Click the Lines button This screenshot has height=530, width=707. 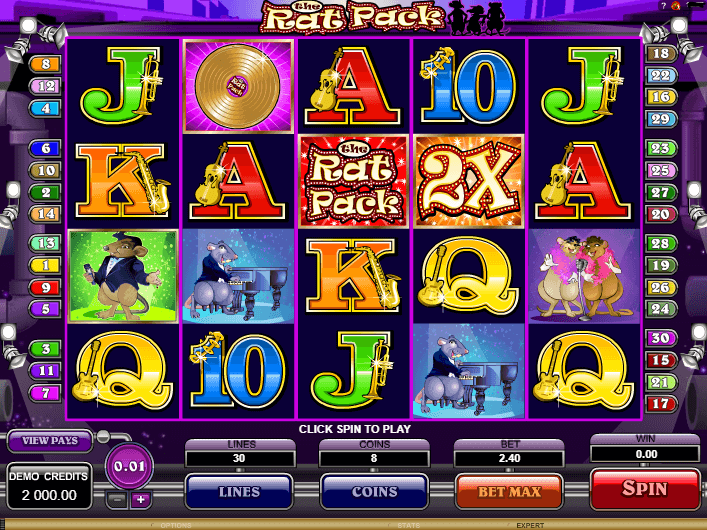tap(239, 492)
